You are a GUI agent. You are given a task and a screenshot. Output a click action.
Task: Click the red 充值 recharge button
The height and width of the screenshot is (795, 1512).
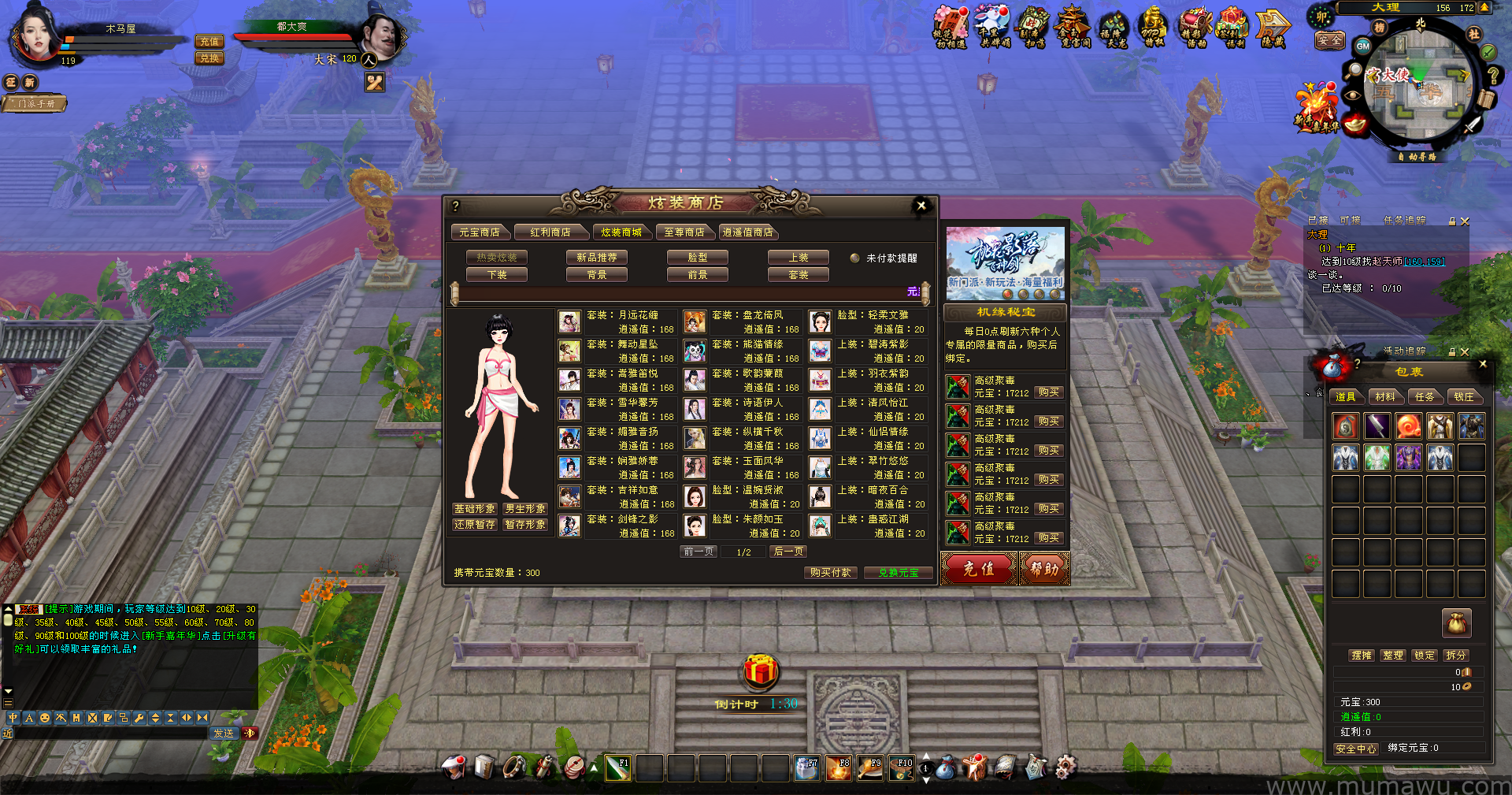point(979,568)
